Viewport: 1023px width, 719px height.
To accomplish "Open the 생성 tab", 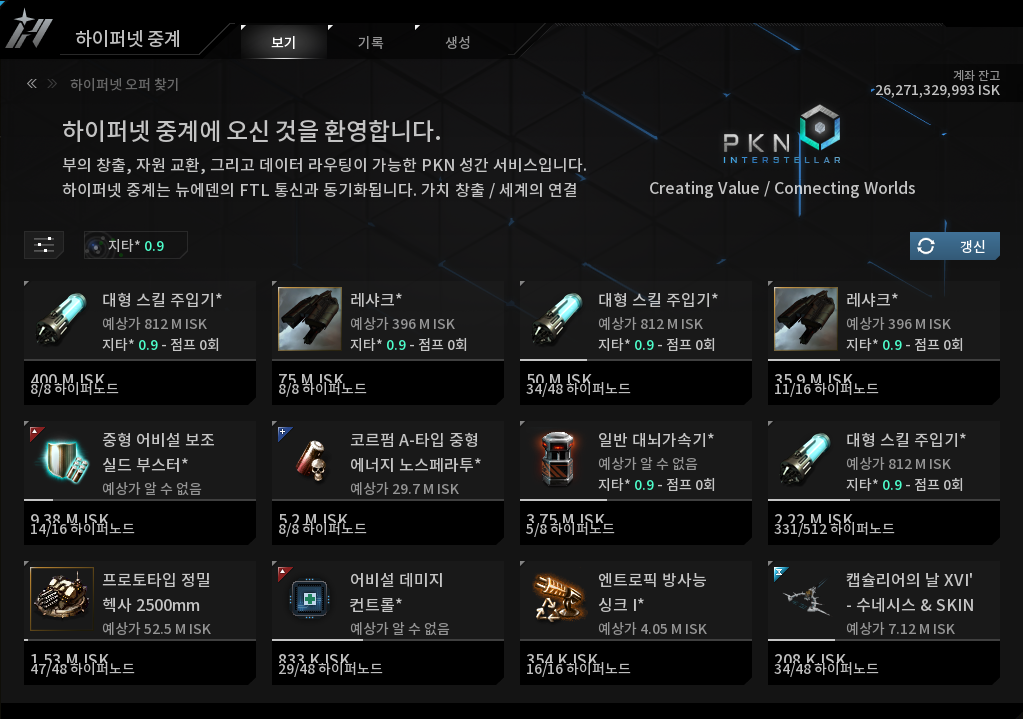I will click(x=457, y=43).
